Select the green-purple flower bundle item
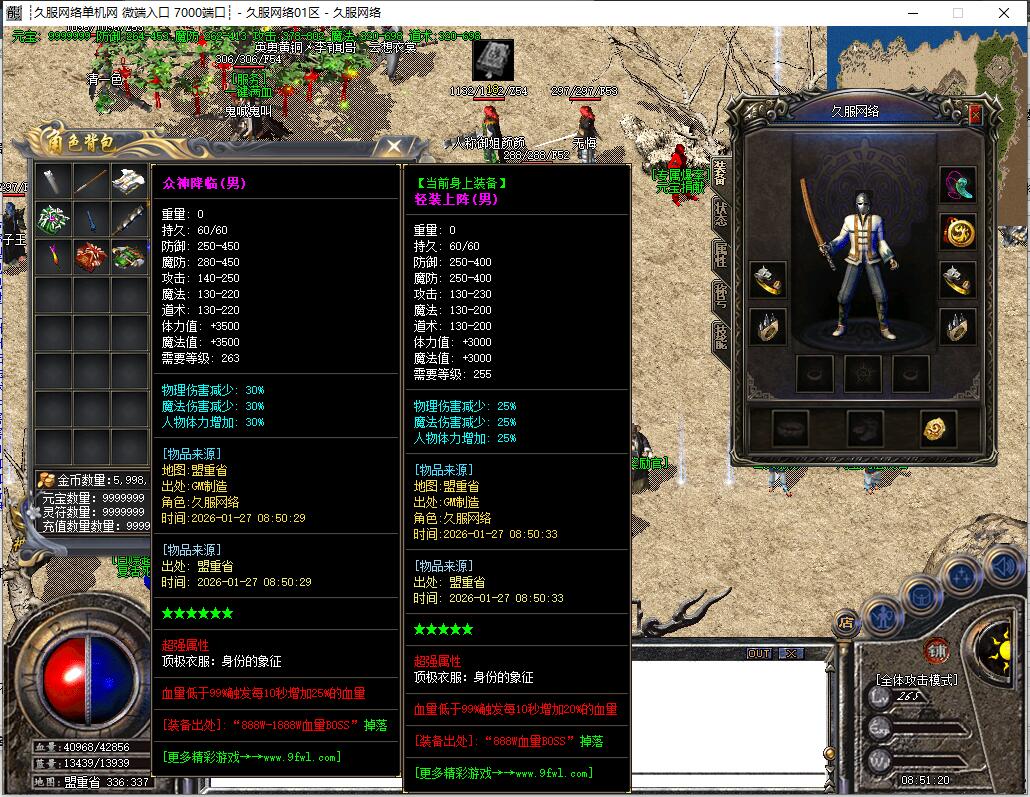Viewport: 1030px width, 797px height. pos(54,219)
